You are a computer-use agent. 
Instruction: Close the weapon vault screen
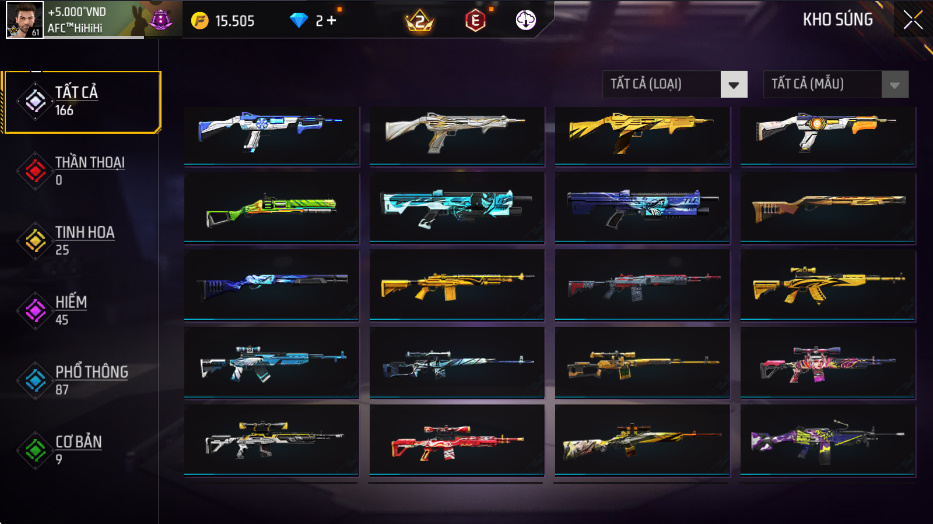click(x=912, y=20)
